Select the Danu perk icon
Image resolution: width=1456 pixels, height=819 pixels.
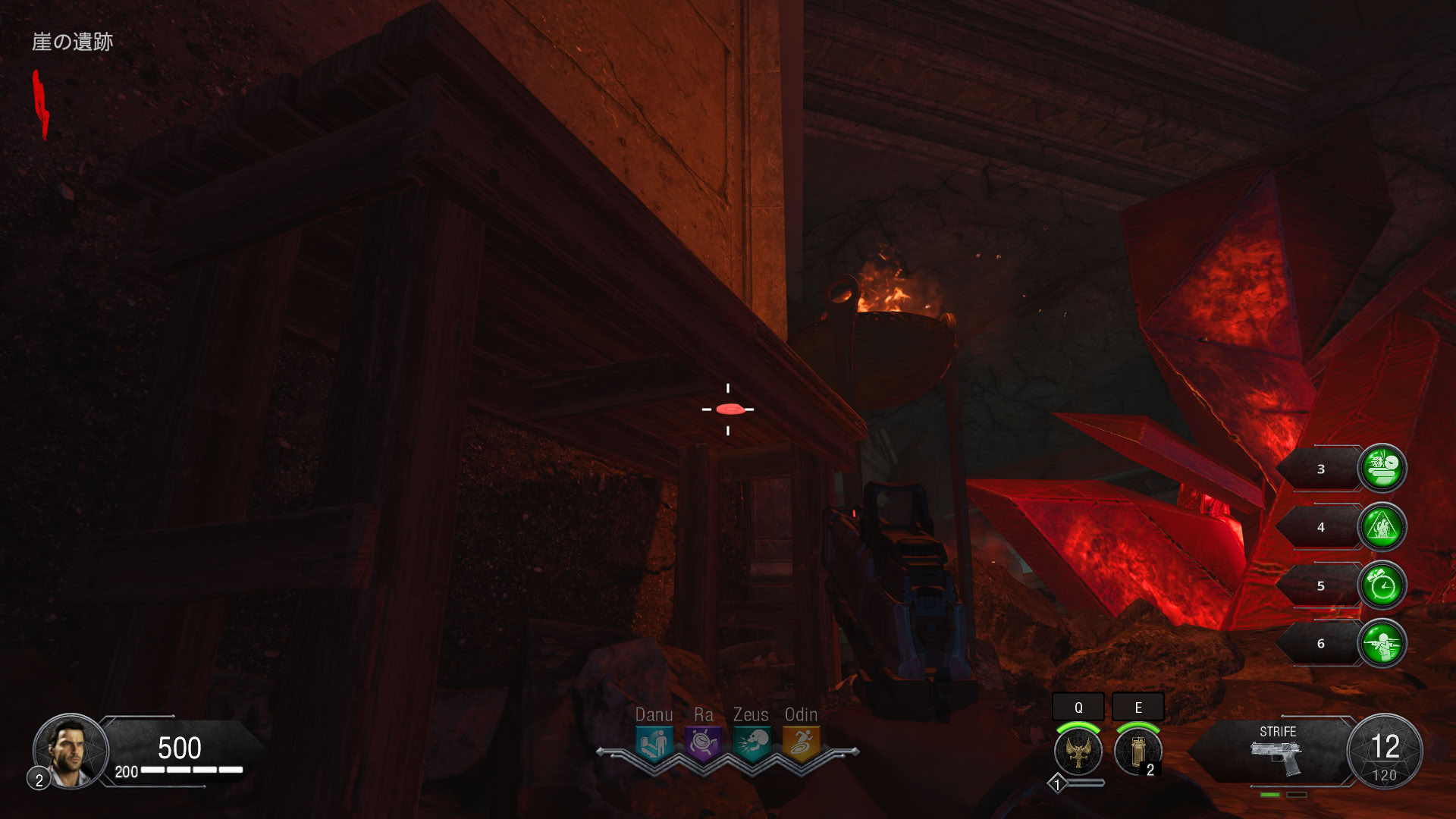click(654, 743)
